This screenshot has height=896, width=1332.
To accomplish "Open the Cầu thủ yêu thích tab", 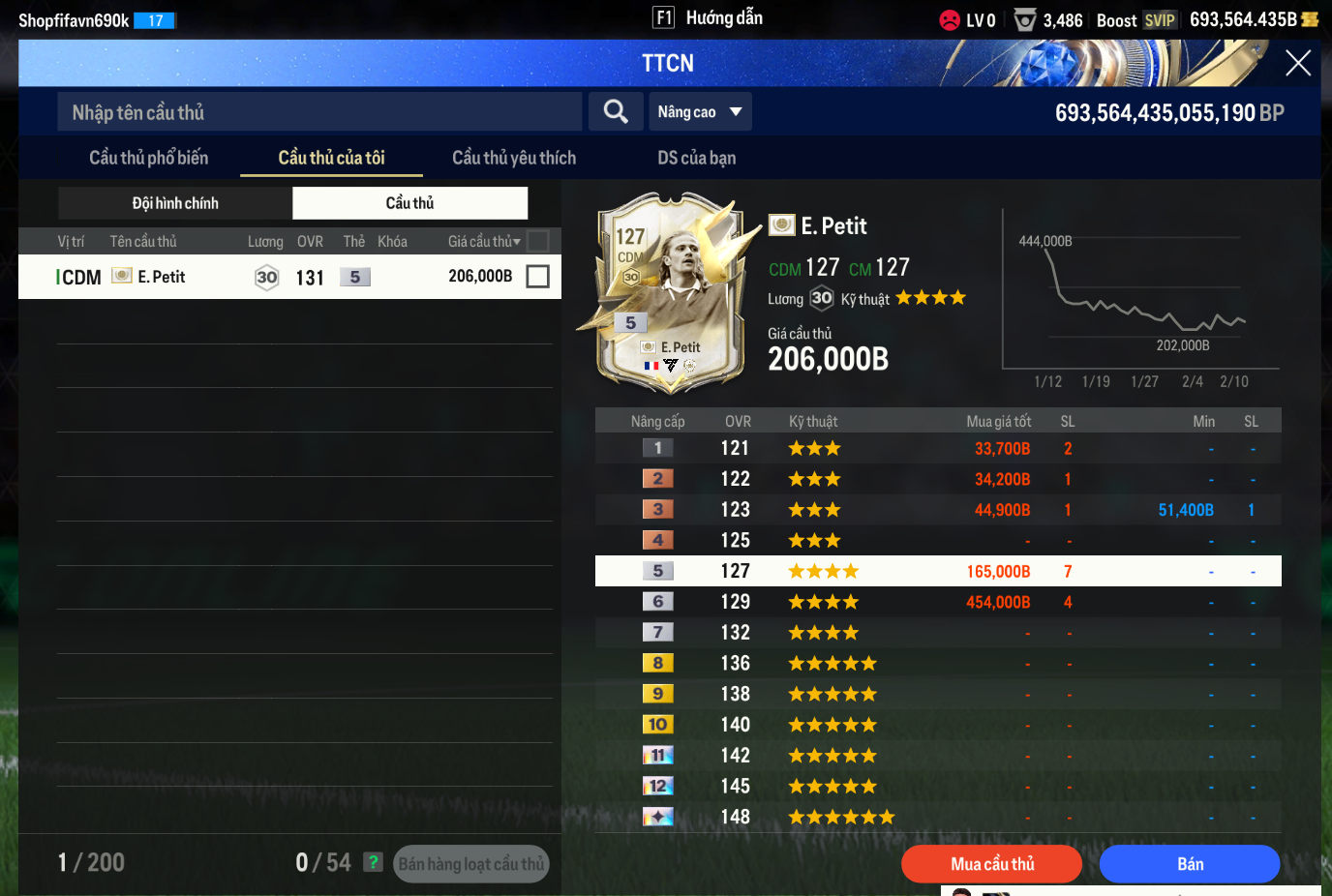I will 514,158.
